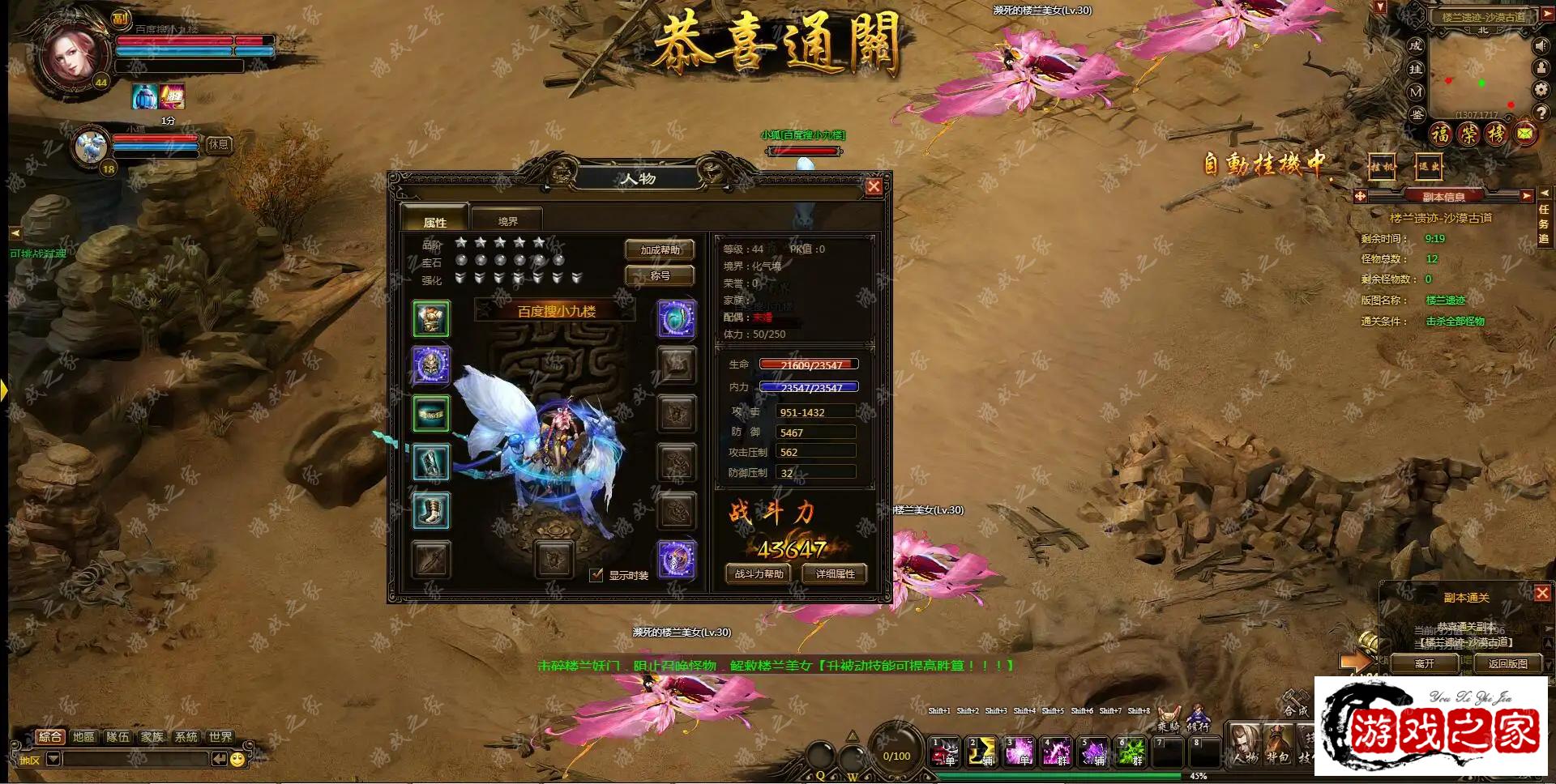Open the 福 welfare round icon
1556x784 pixels.
pos(1440,134)
